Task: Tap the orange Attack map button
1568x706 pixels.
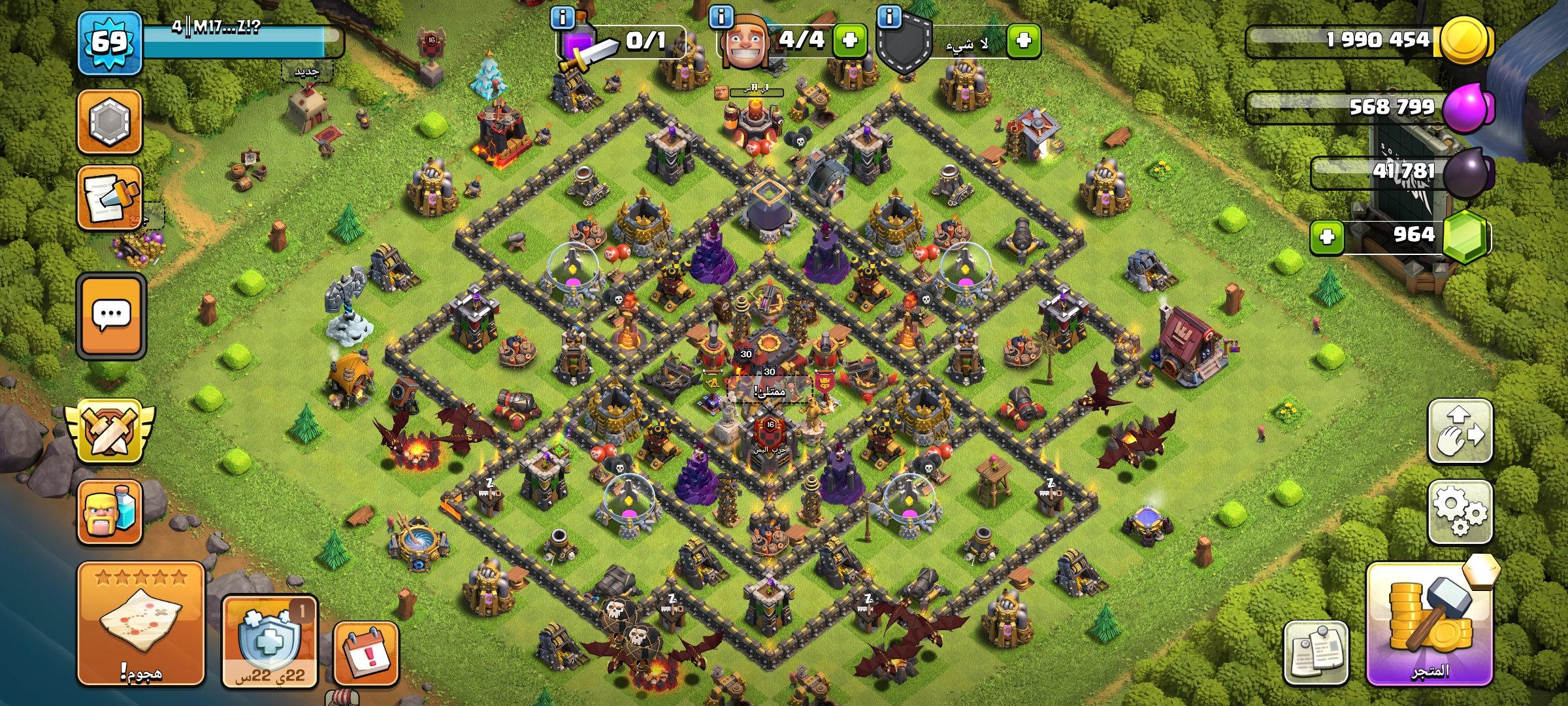Action: [141, 624]
